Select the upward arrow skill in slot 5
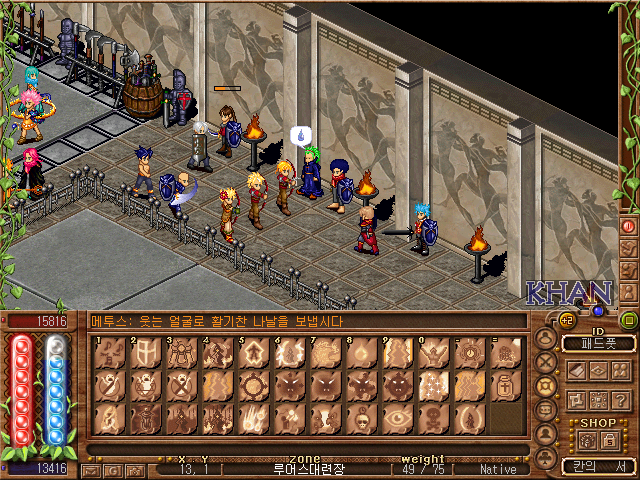 pyautogui.click(x=249, y=354)
